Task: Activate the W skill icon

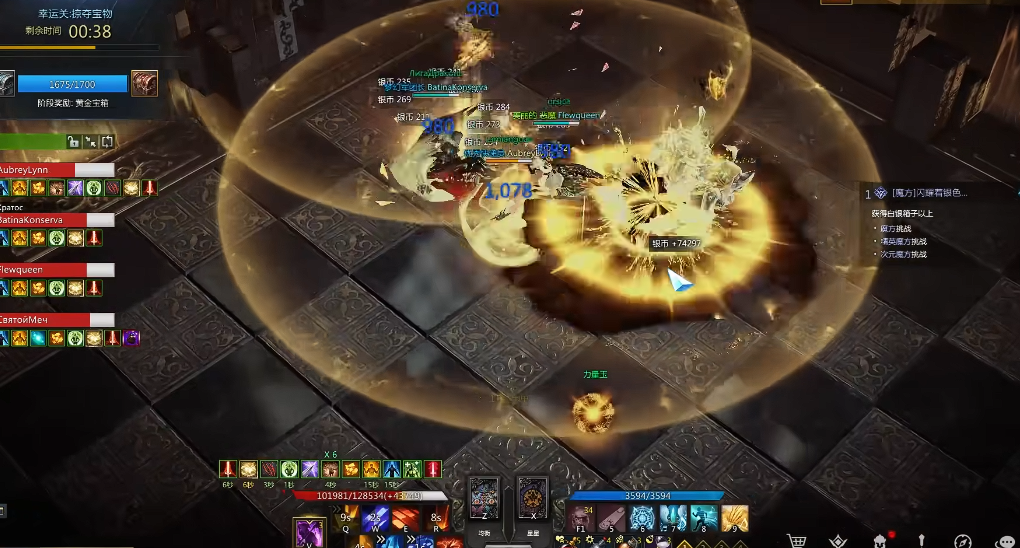Action: coord(376,517)
